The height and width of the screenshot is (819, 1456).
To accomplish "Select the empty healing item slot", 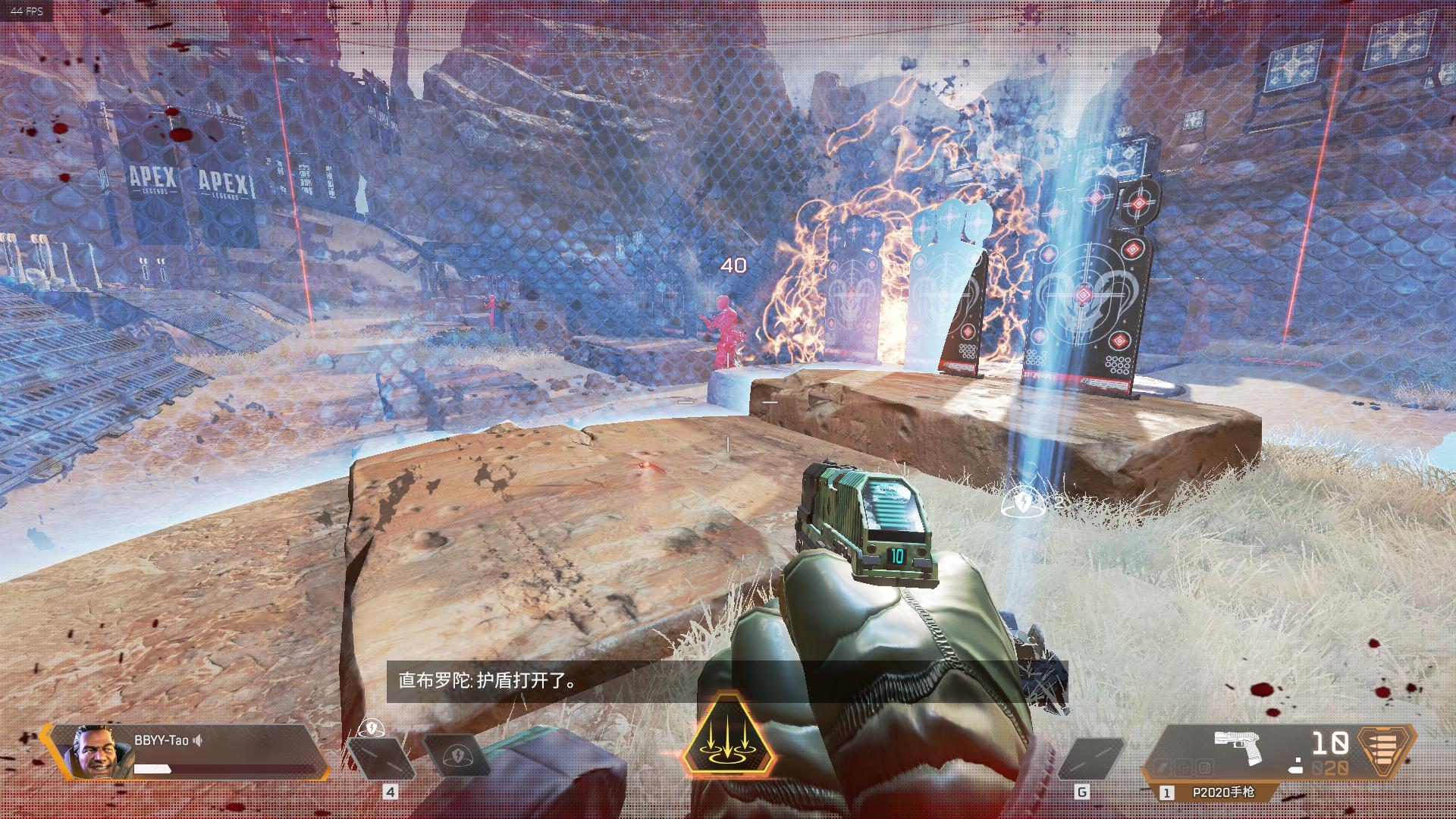I will tap(381, 758).
